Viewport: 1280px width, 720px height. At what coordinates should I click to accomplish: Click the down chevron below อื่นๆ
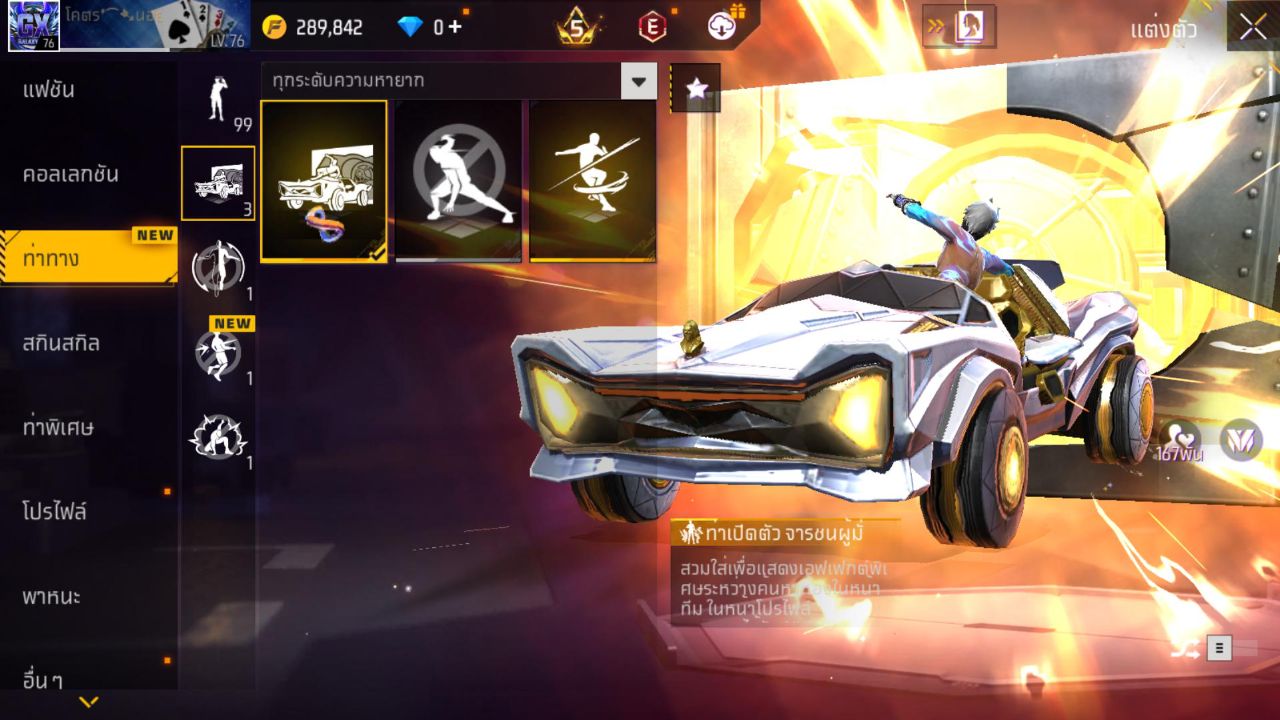click(x=90, y=703)
